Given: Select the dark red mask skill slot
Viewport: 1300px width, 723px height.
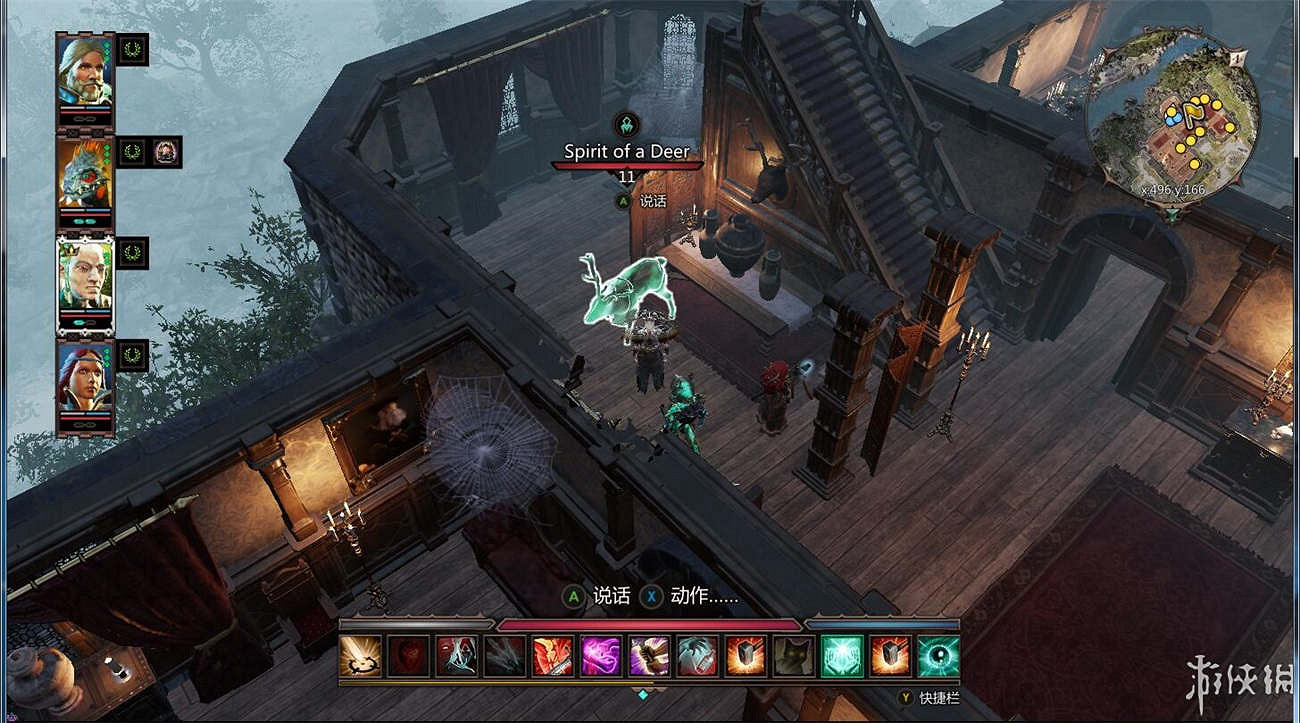Looking at the screenshot, I should click(x=407, y=655).
